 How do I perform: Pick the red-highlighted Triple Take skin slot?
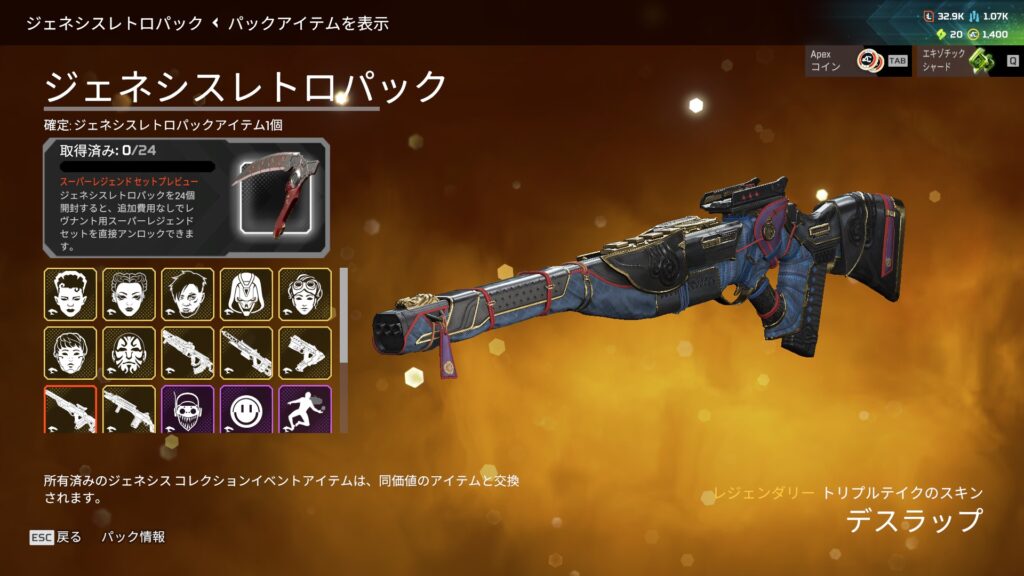[x=70, y=409]
